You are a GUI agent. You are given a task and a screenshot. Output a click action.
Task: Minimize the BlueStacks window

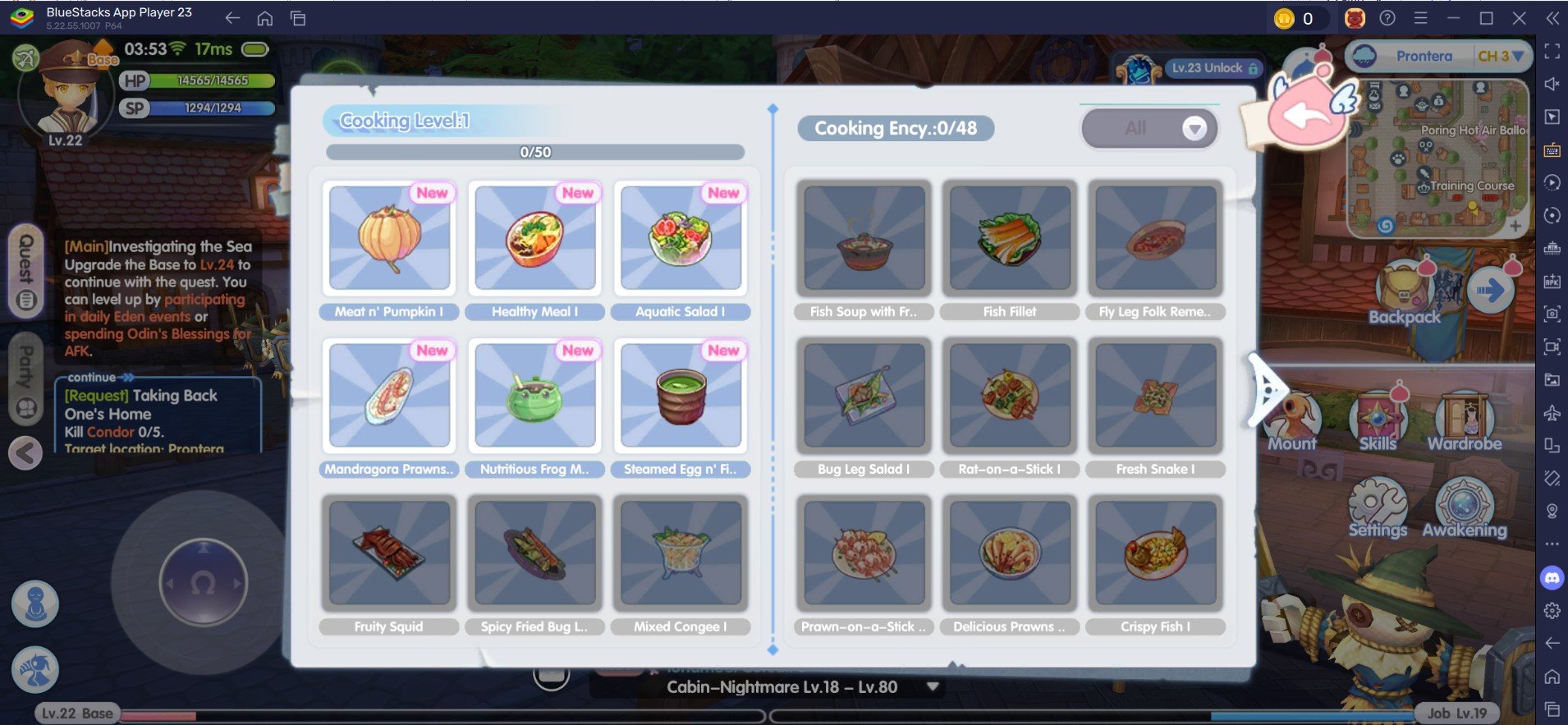pyautogui.click(x=1453, y=18)
